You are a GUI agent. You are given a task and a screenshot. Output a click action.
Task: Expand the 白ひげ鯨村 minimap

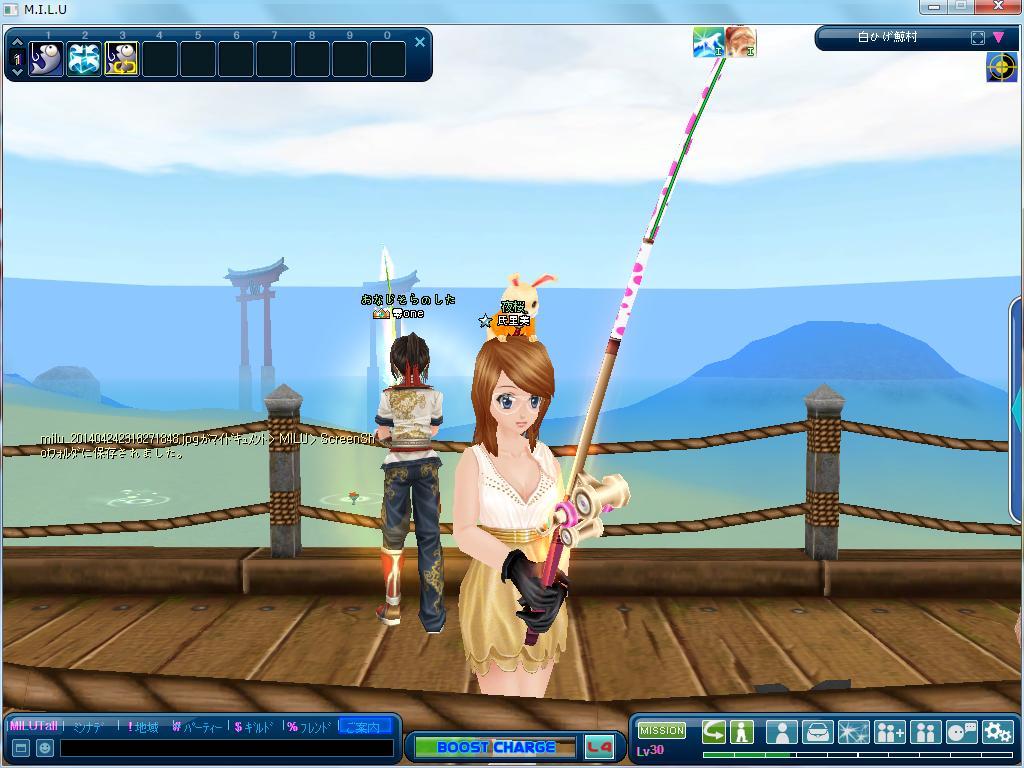pos(977,38)
